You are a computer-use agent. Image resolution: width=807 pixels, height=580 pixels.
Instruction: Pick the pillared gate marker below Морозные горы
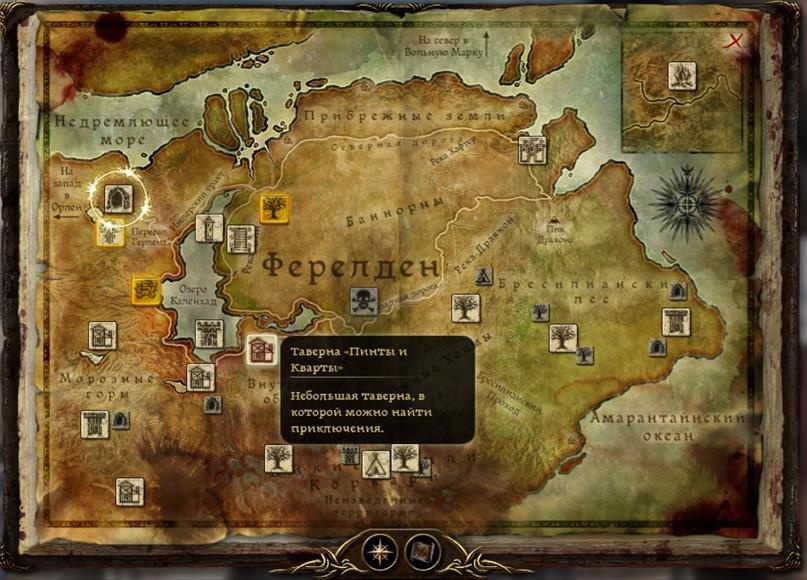click(x=95, y=424)
